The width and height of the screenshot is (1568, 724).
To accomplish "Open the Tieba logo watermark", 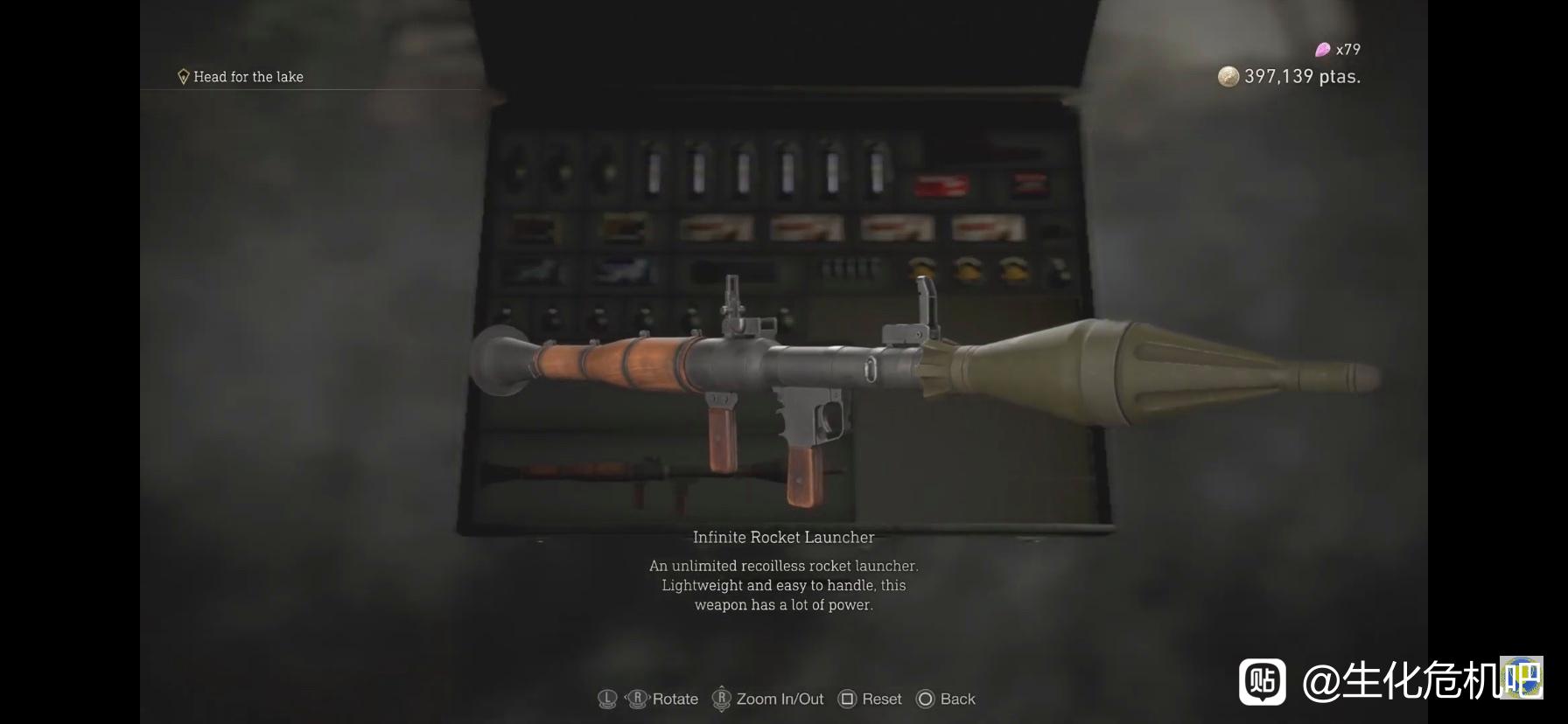I will point(1262,682).
